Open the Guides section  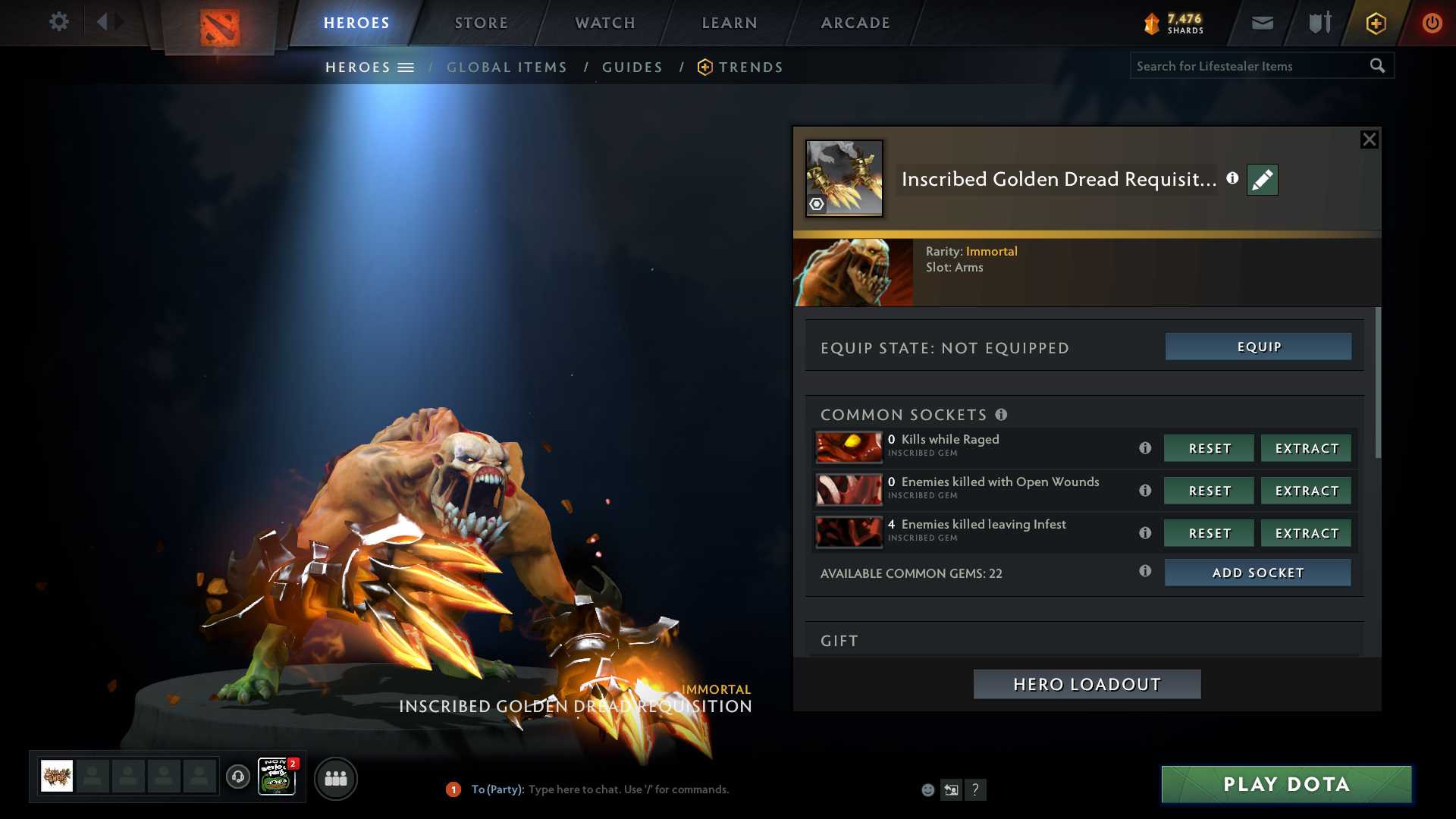(x=632, y=67)
